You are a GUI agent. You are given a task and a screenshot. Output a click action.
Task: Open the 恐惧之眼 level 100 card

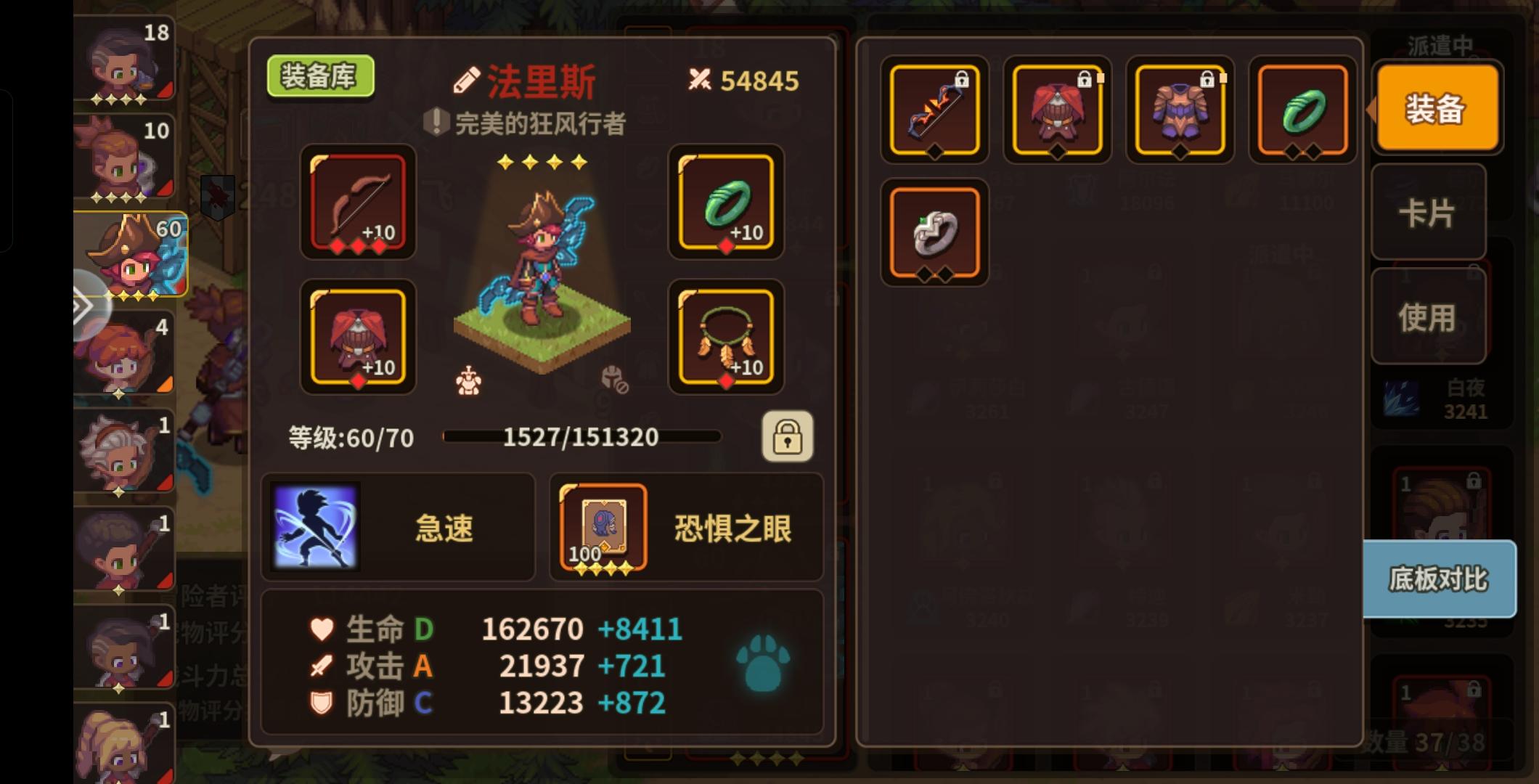pos(605,526)
